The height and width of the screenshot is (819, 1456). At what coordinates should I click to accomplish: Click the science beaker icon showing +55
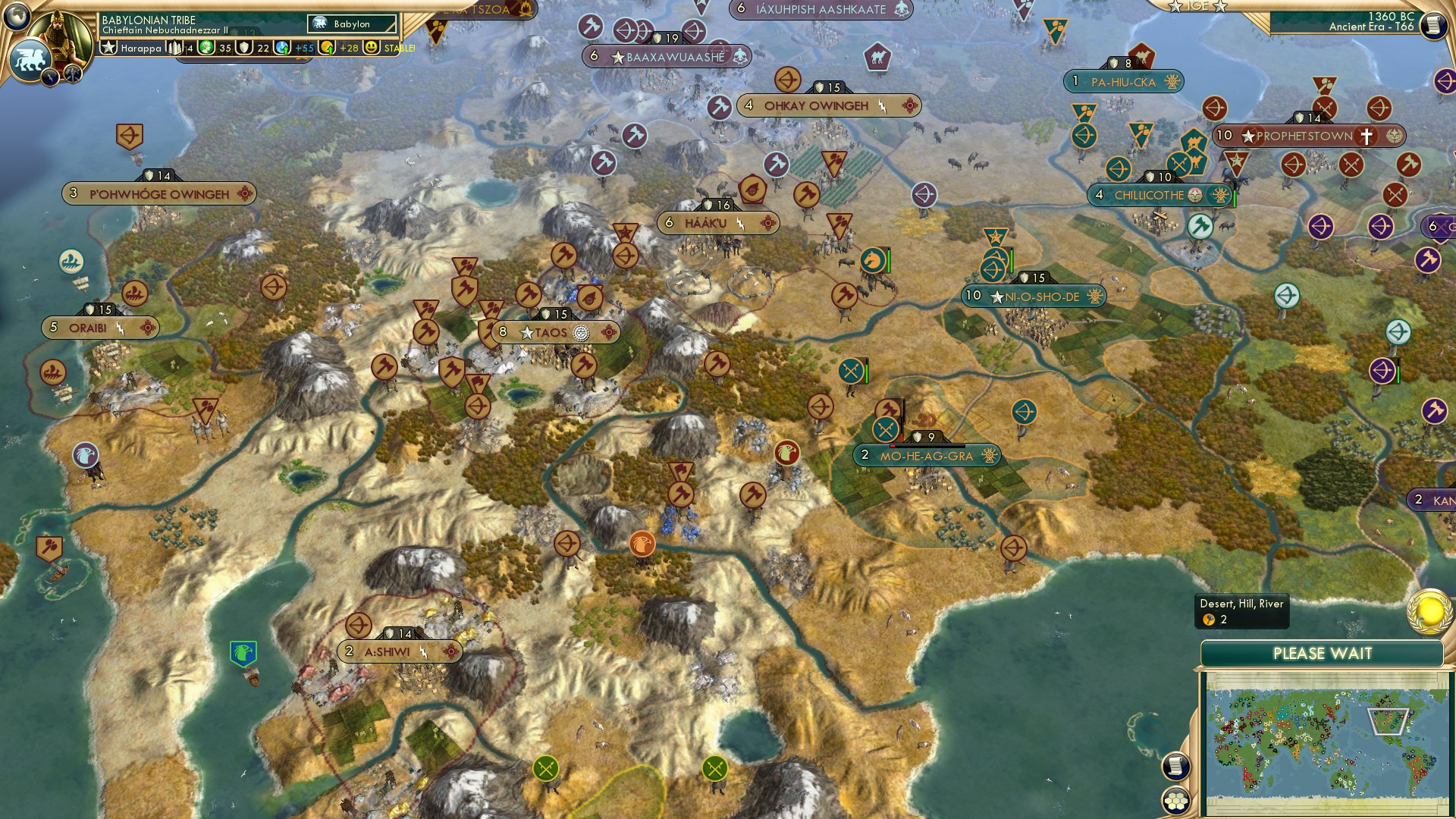pos(281,48)
